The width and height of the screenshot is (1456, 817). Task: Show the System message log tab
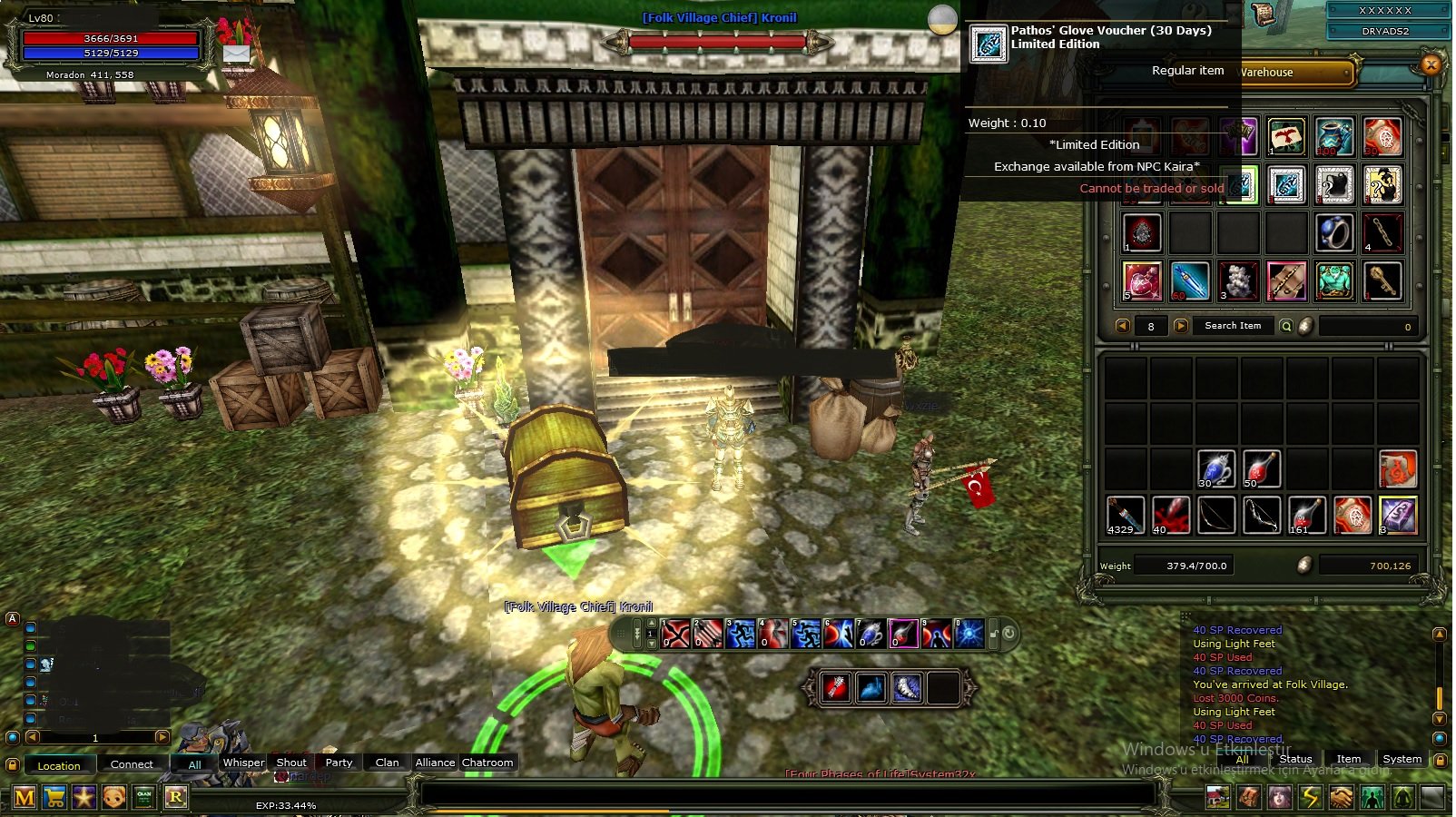(1402, 759)
